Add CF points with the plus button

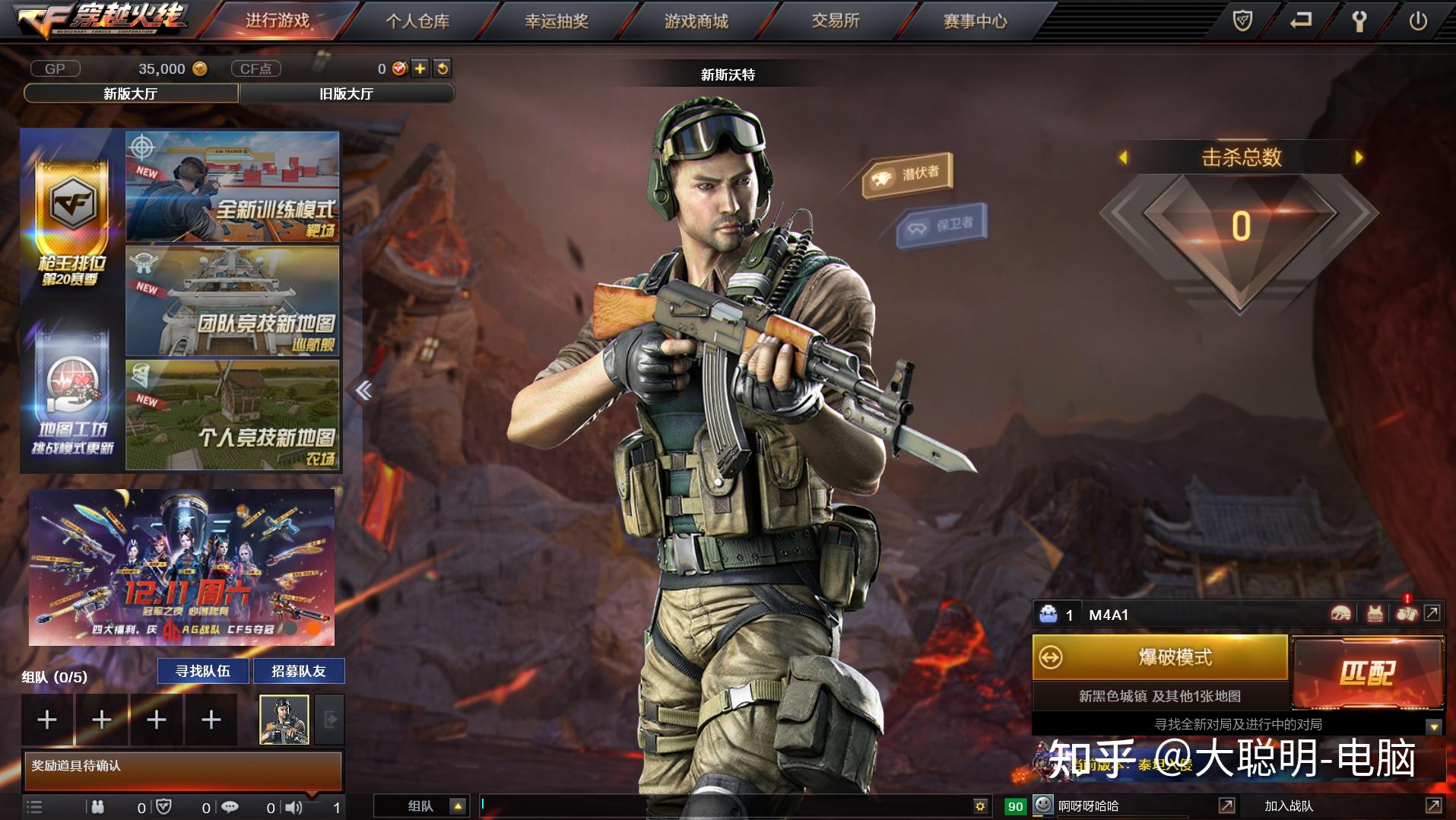[420, 68]
